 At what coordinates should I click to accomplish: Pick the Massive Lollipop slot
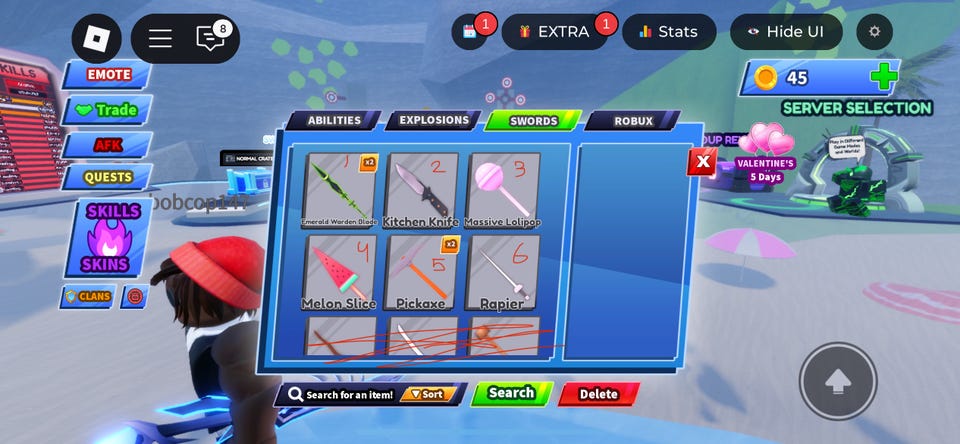click(x=502, y=190)
